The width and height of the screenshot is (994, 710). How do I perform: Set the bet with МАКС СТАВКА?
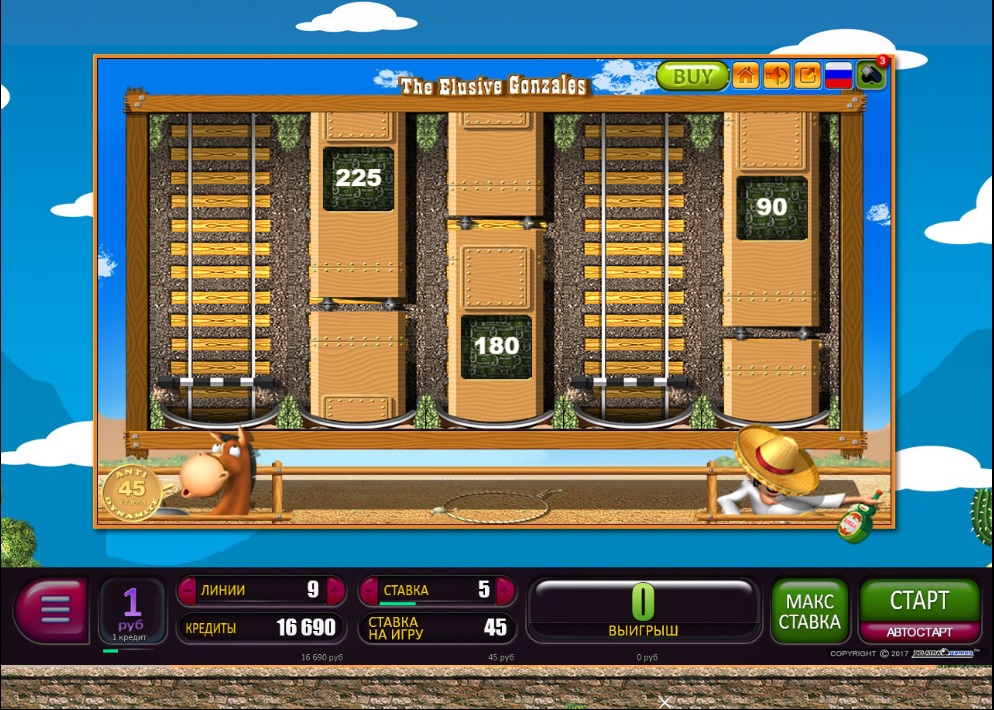(810, 611)
